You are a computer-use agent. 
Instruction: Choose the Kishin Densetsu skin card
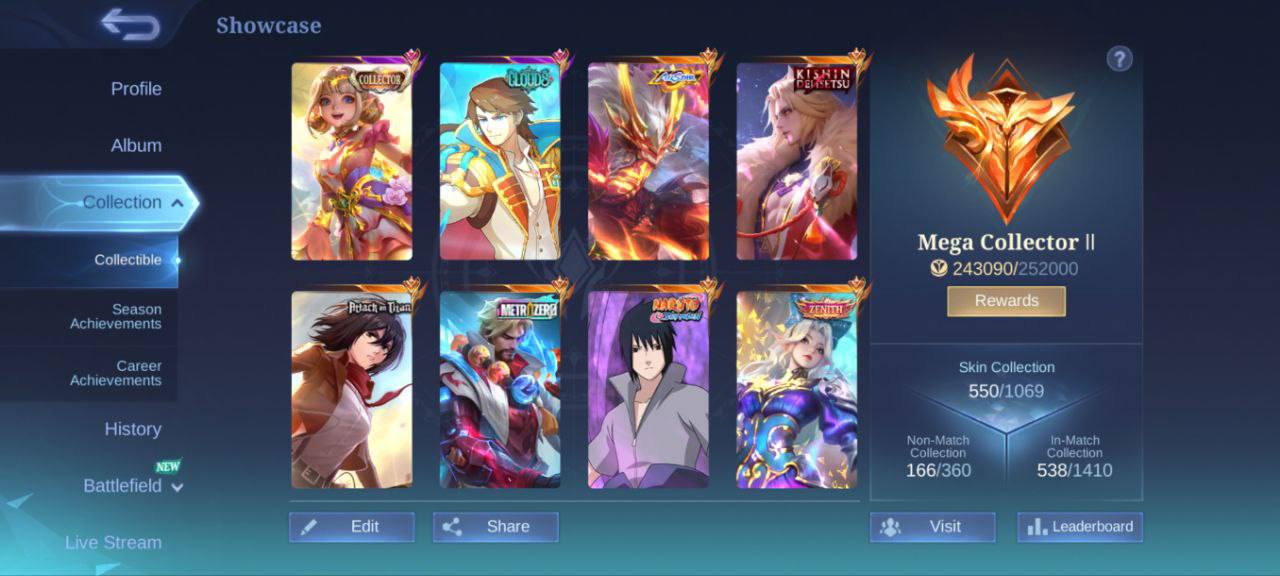tap(797, 161)
